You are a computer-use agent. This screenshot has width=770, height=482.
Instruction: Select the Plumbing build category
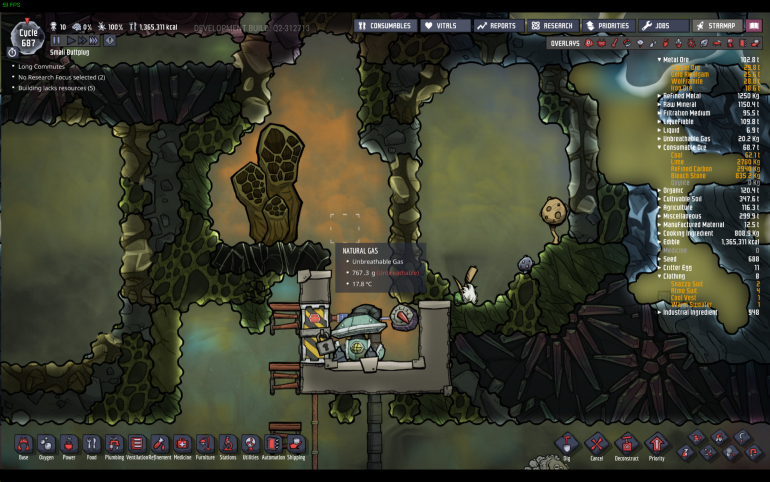pyautogui.click(x=115, y=445)
